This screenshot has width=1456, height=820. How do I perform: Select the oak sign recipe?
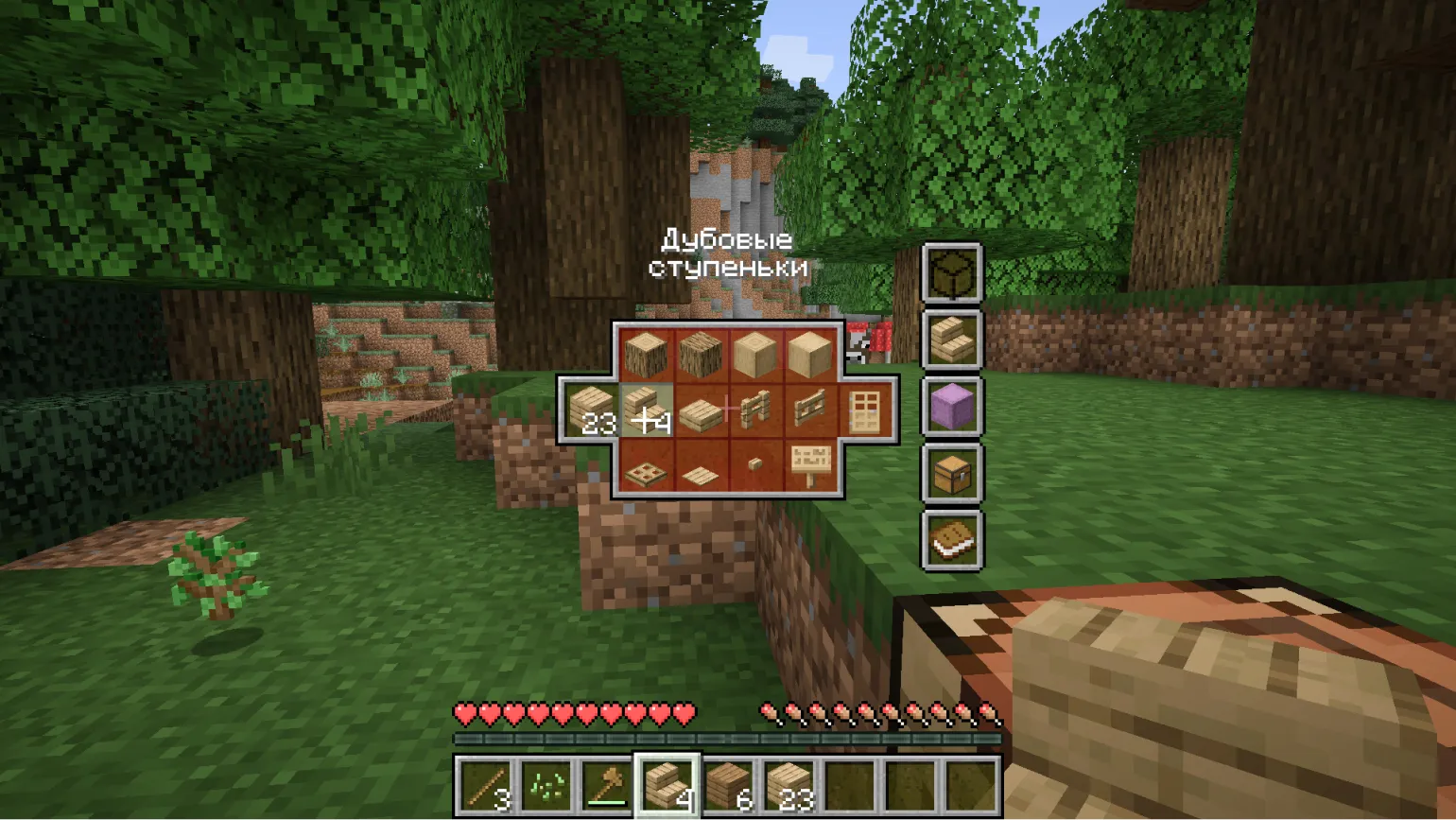[809, 466]
